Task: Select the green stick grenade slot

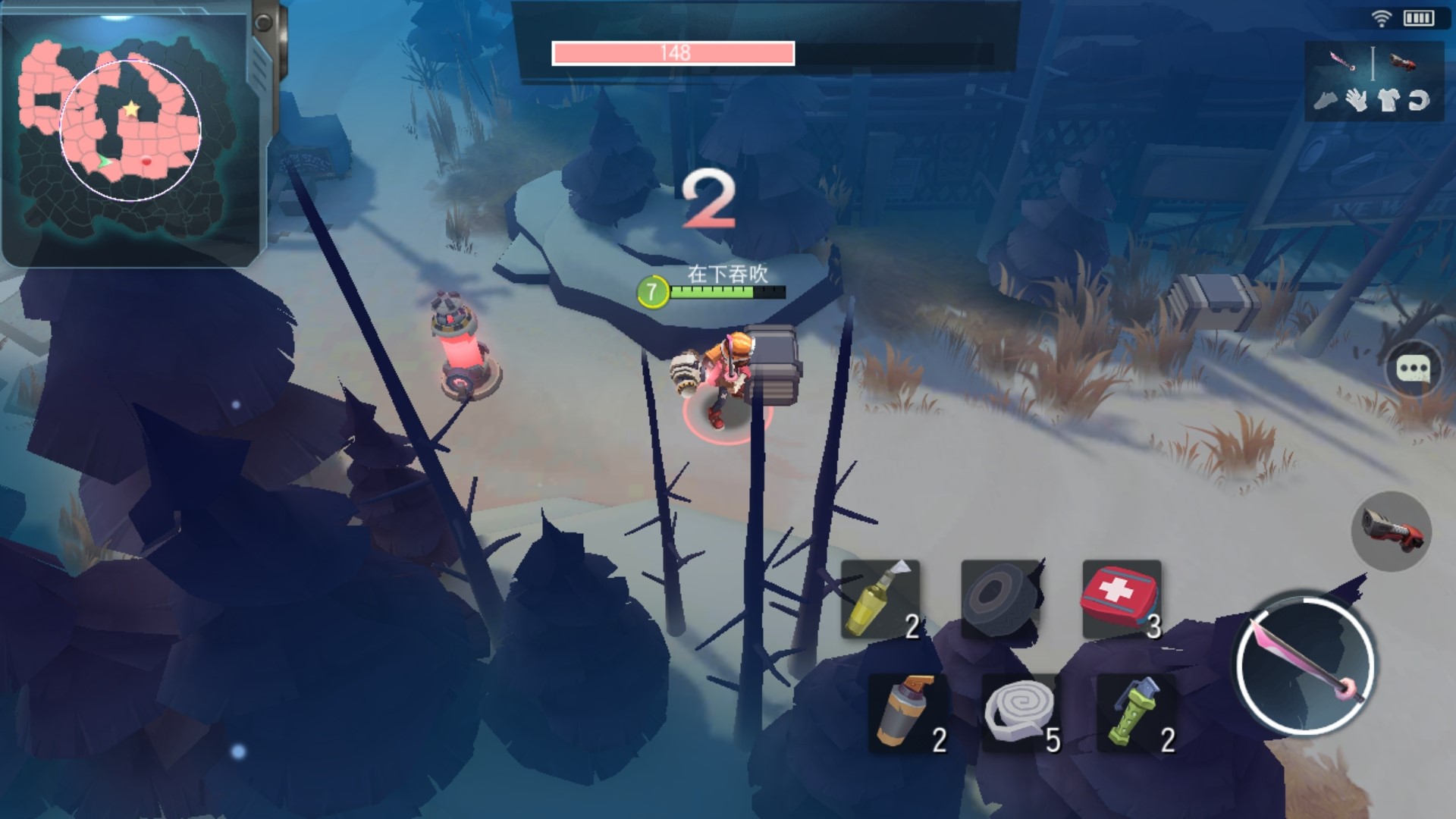Action: click(1136, 713)
